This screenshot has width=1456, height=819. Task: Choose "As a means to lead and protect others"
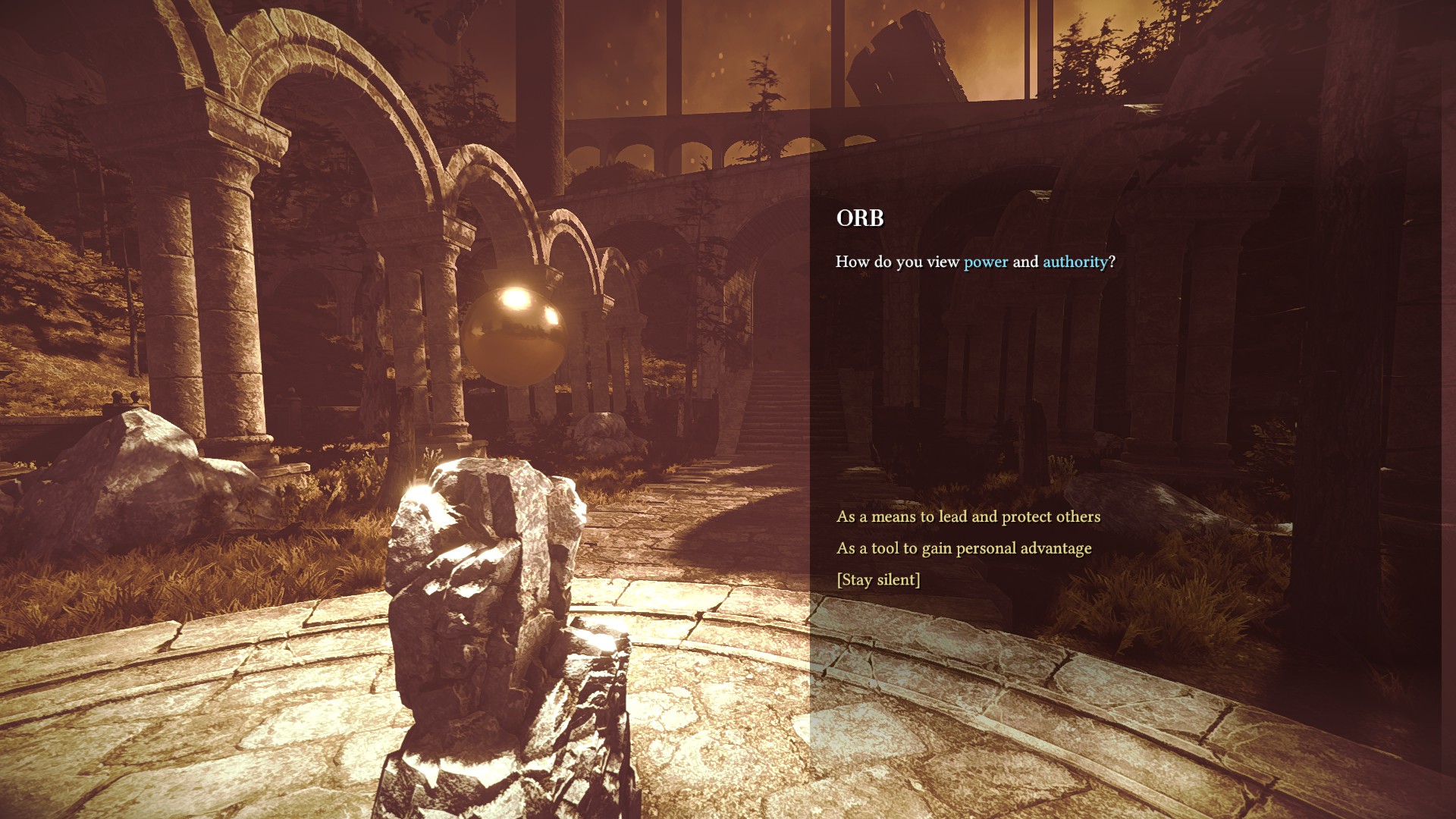968,516
